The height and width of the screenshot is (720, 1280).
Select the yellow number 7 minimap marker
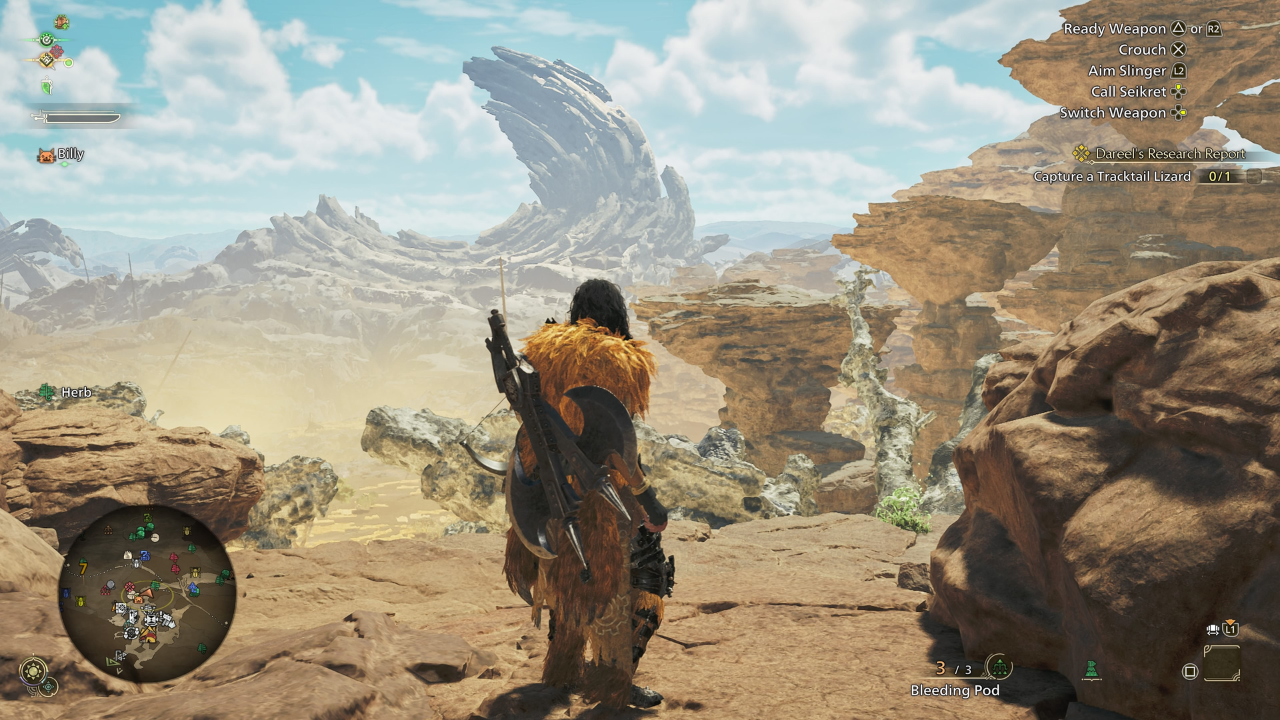tap(83, 568)
